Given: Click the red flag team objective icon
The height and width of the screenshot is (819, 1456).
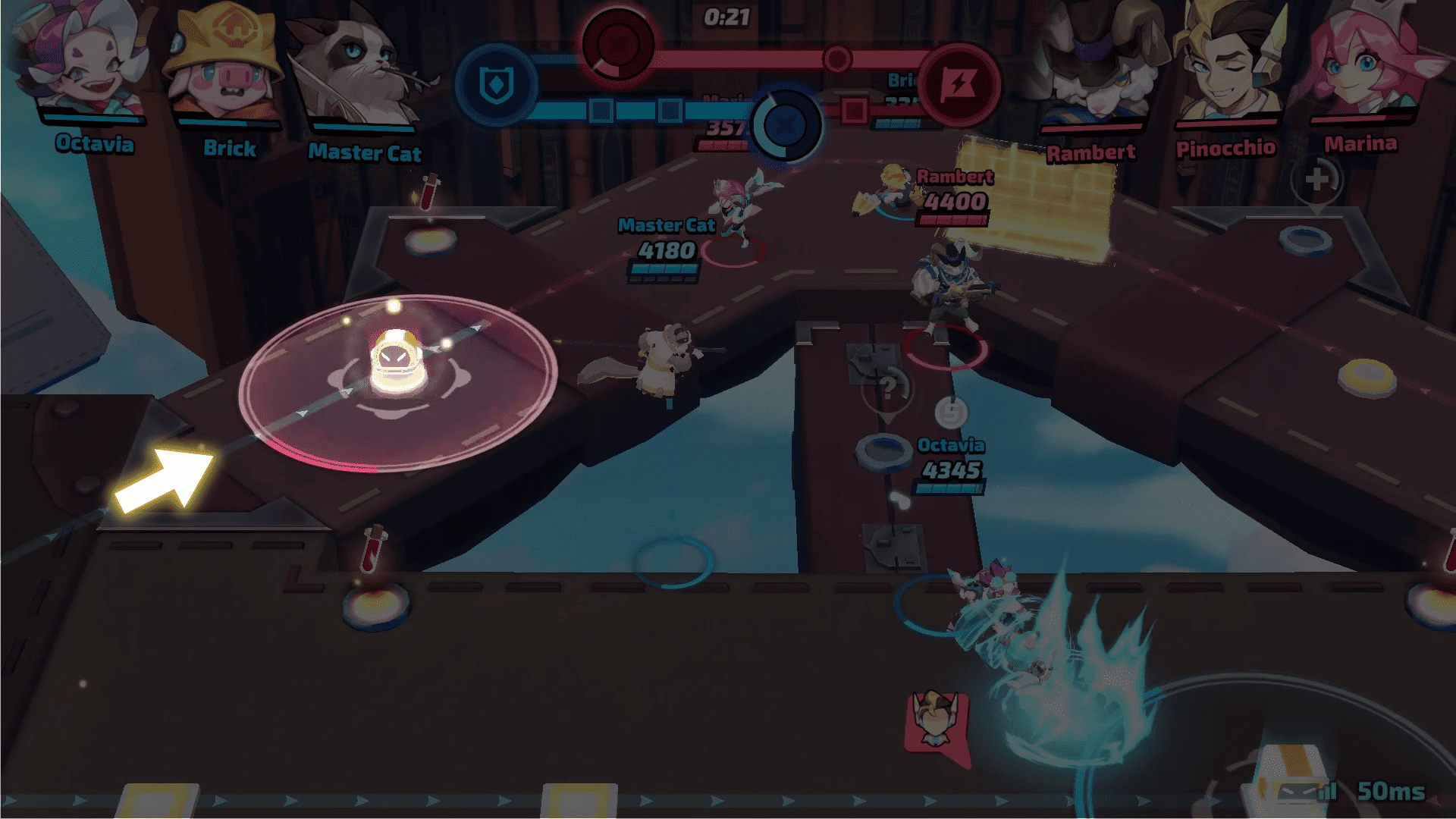Looking at the screenshot, I should tap(961, 83).
